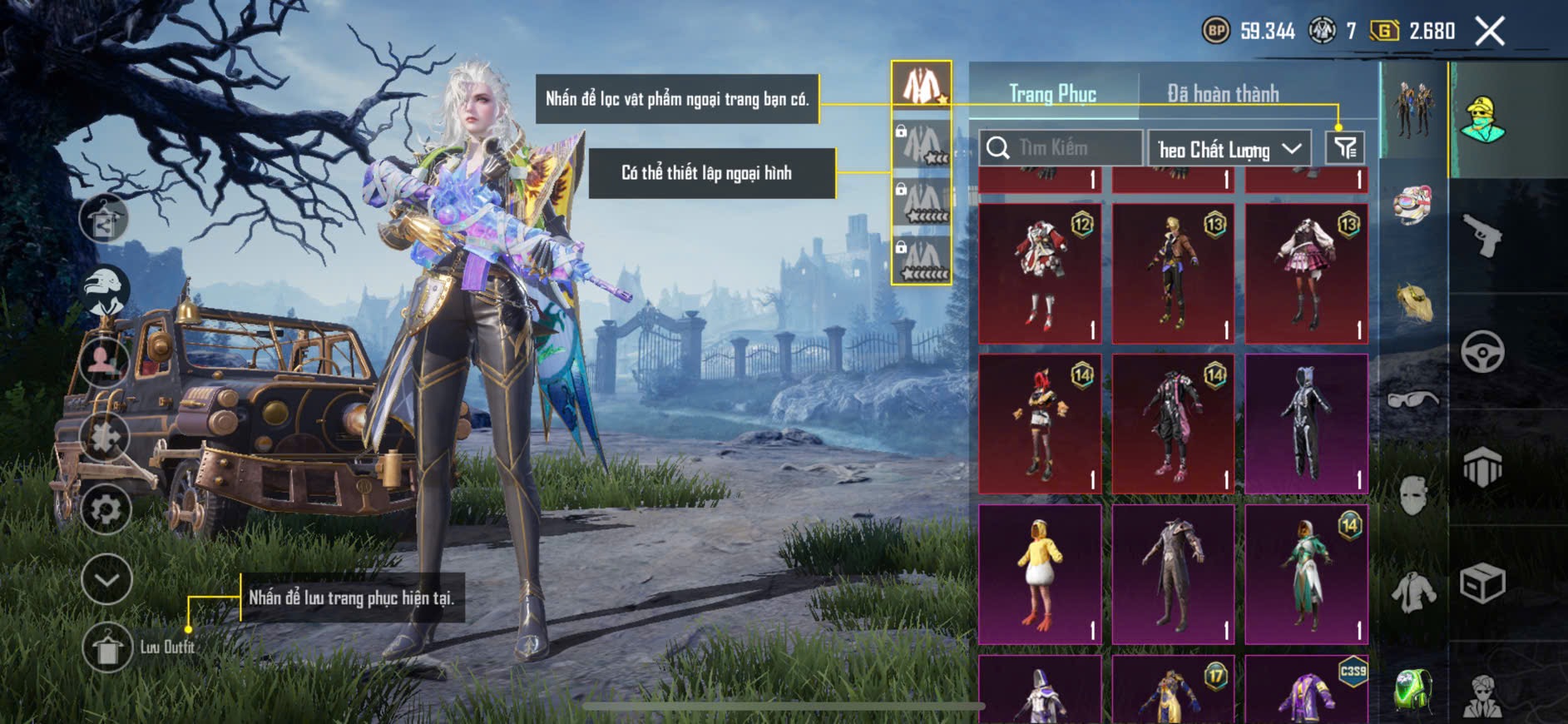
Task: Pick the red and white festive outfit
Action: pos(1040,274)
